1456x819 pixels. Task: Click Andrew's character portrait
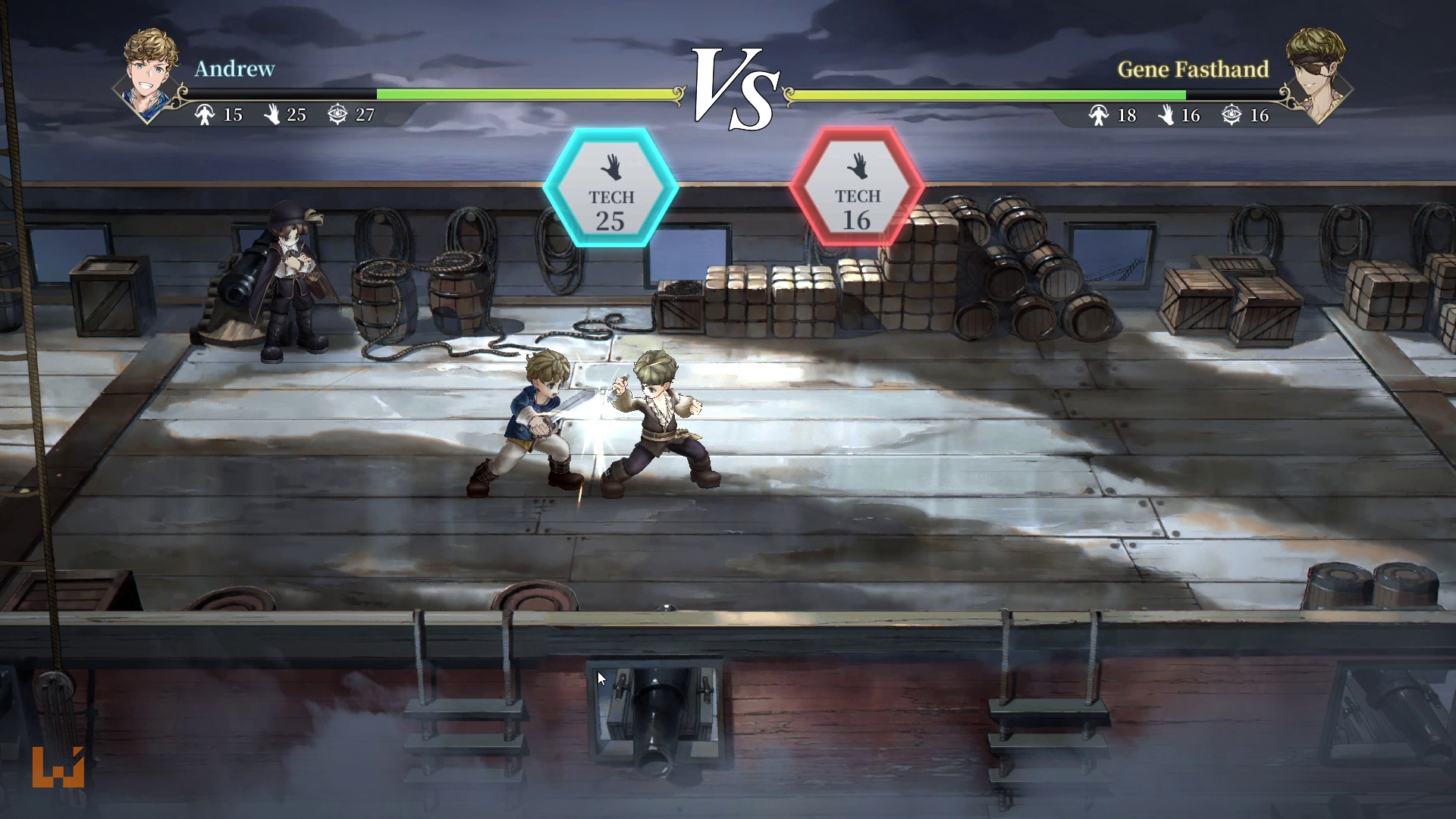(150, 74)
